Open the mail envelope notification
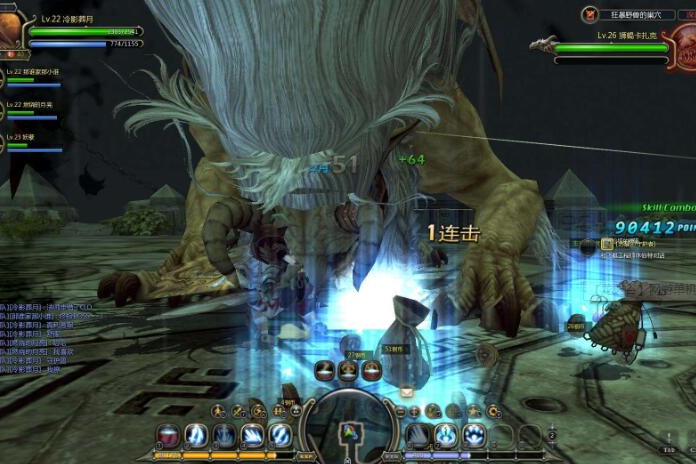This screenshot has height=464, width=696. [406, 392]
